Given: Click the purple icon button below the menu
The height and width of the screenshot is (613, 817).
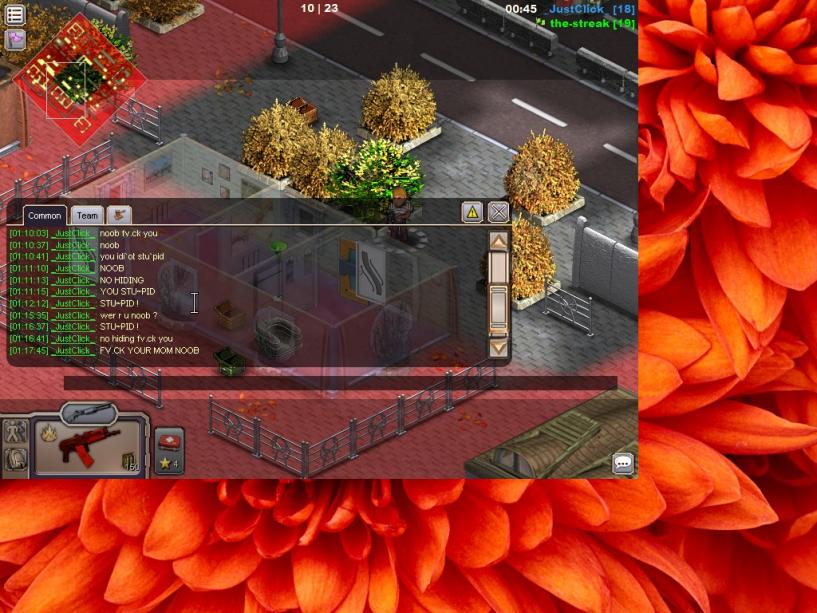Looking at the screenshot, I should (15, 39).
